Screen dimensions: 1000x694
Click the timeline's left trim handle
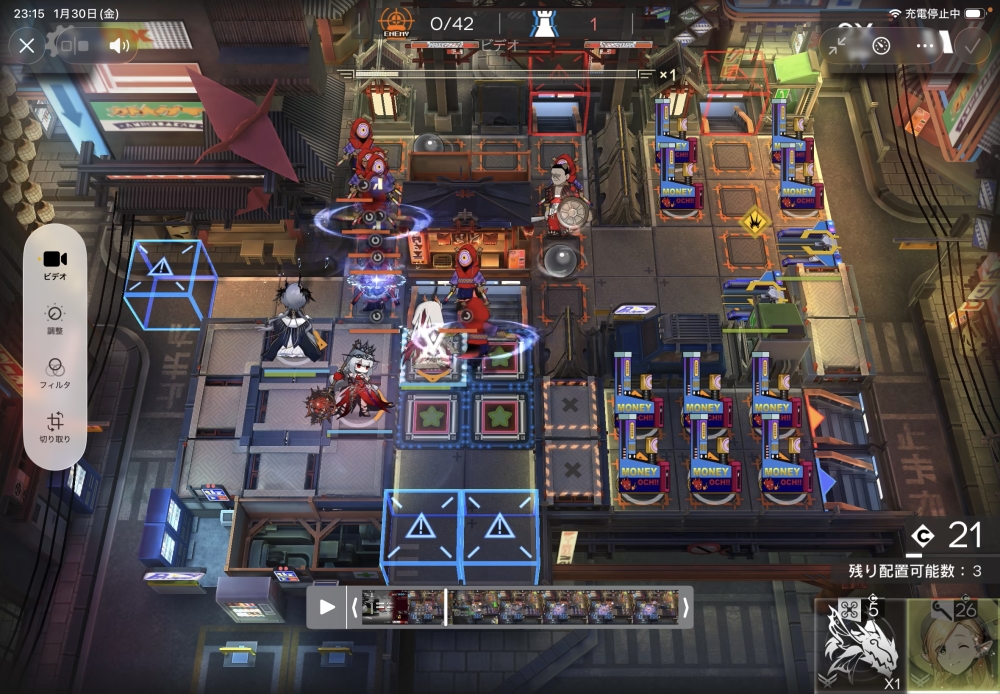click(x=353, y=607)
